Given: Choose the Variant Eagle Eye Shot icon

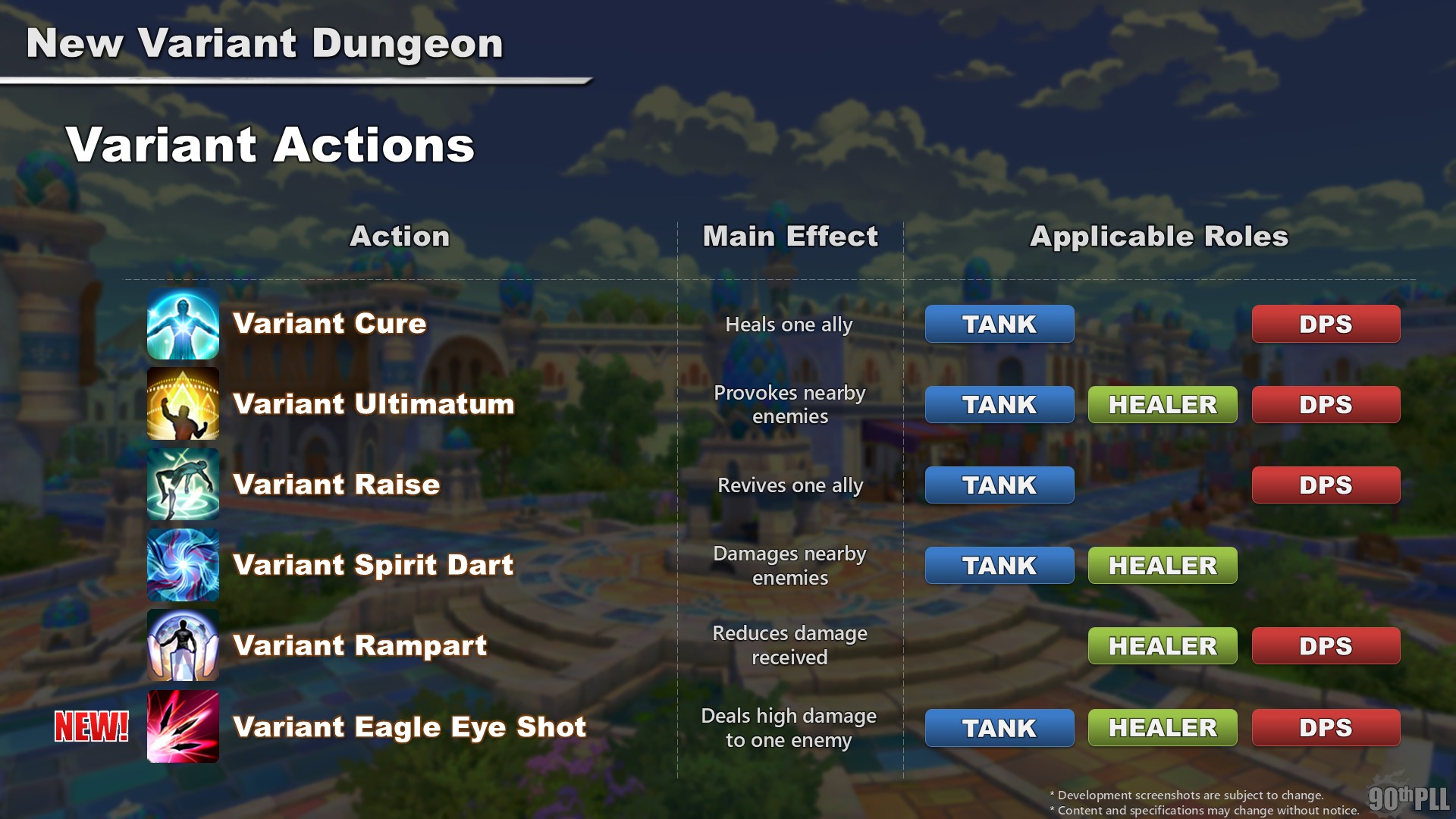Looking at the screenshot, I should tap(183, 726).
